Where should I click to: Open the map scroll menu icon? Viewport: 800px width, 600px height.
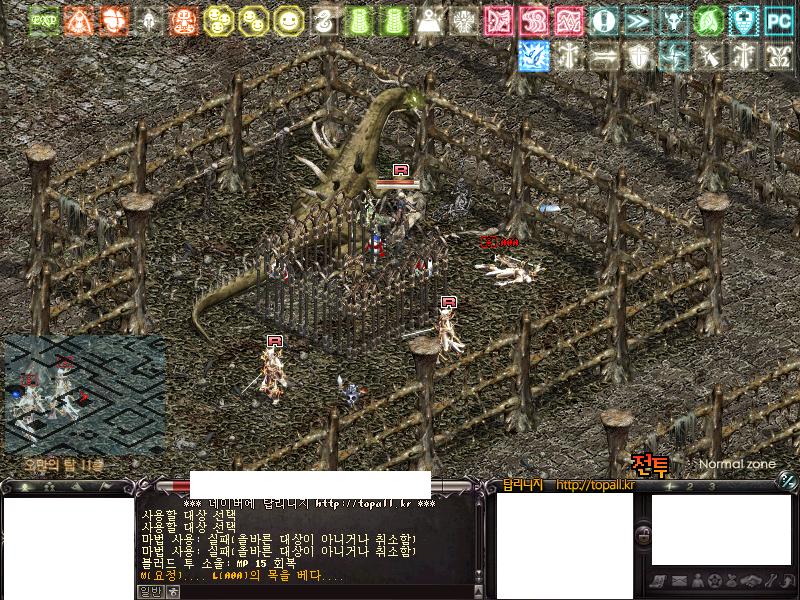point(658,581)
